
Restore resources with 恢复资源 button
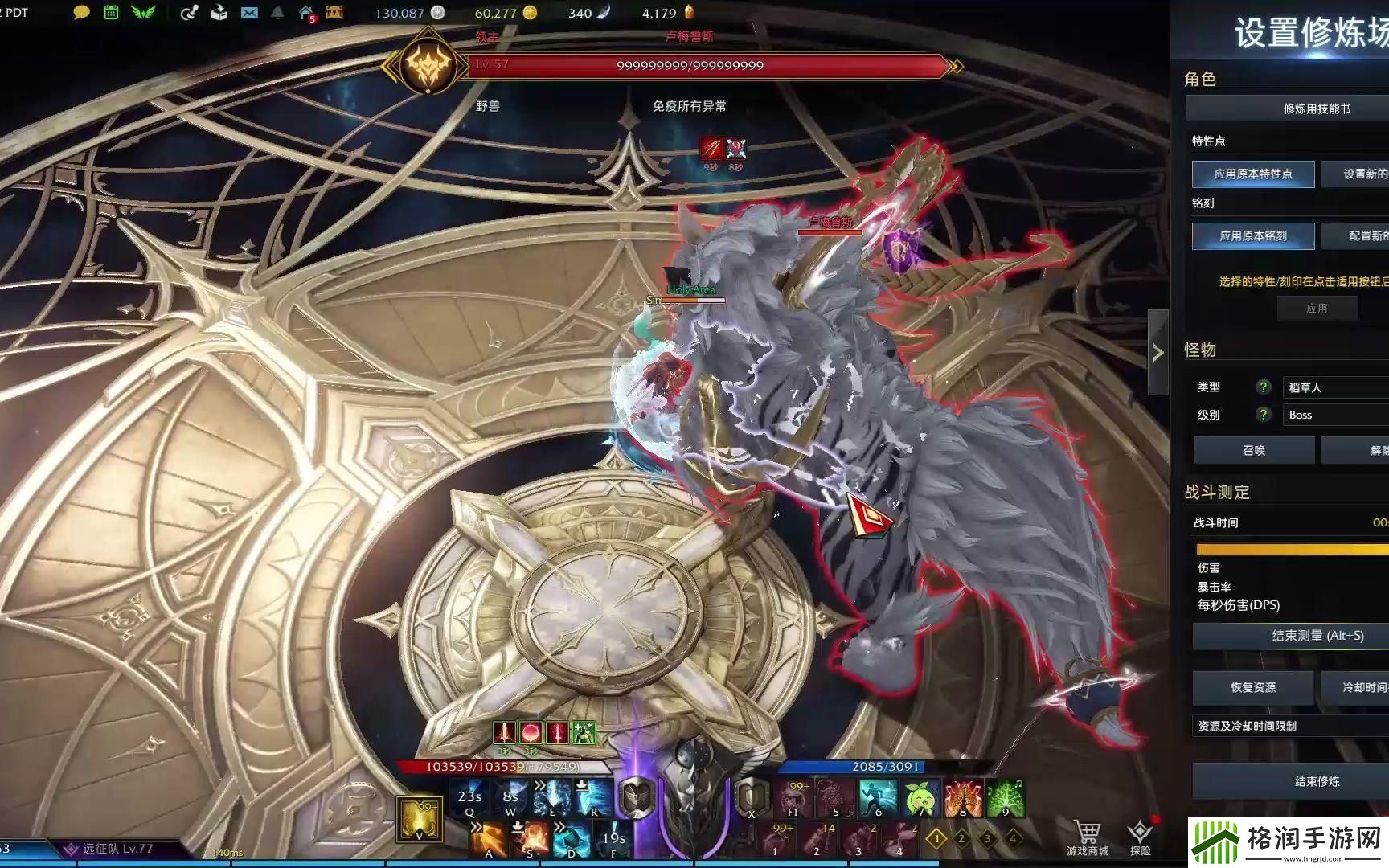point(1252,687)
